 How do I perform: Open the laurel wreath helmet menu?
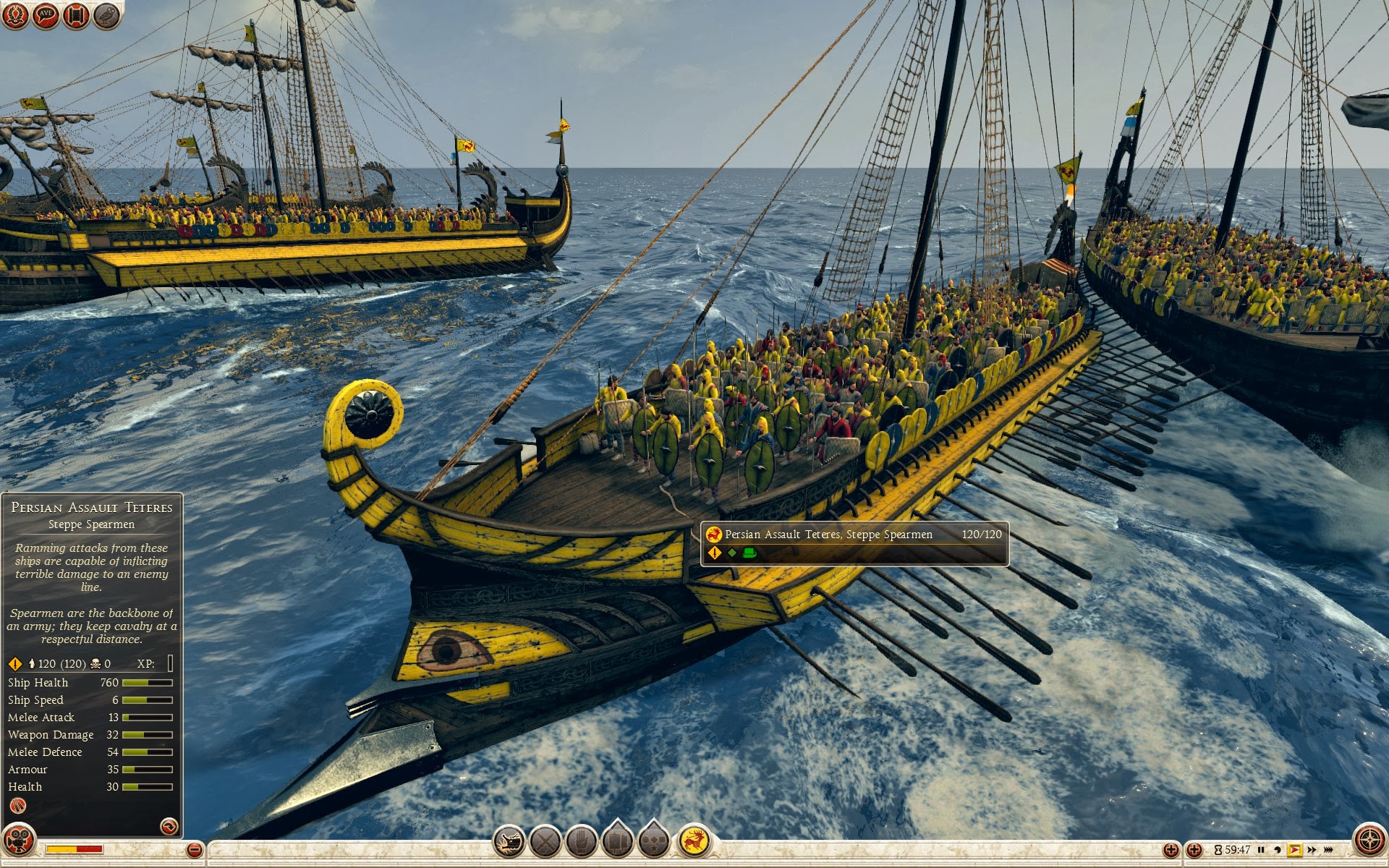click(x=15, y=15)
